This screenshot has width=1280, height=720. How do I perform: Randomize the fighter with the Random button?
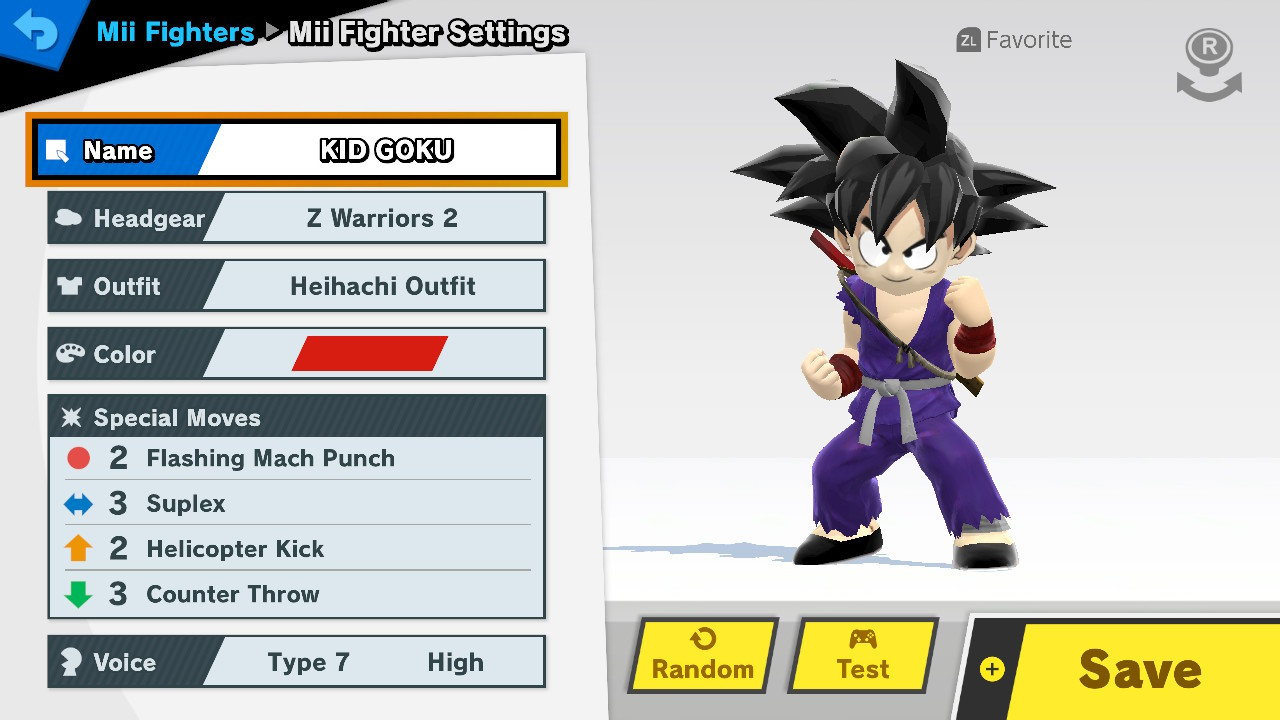[703, 656]
